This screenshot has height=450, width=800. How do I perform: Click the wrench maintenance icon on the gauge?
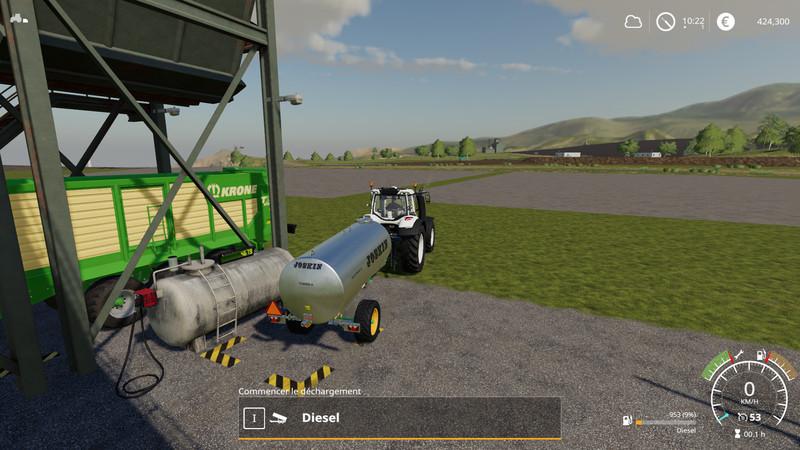(x=738, y=355)
